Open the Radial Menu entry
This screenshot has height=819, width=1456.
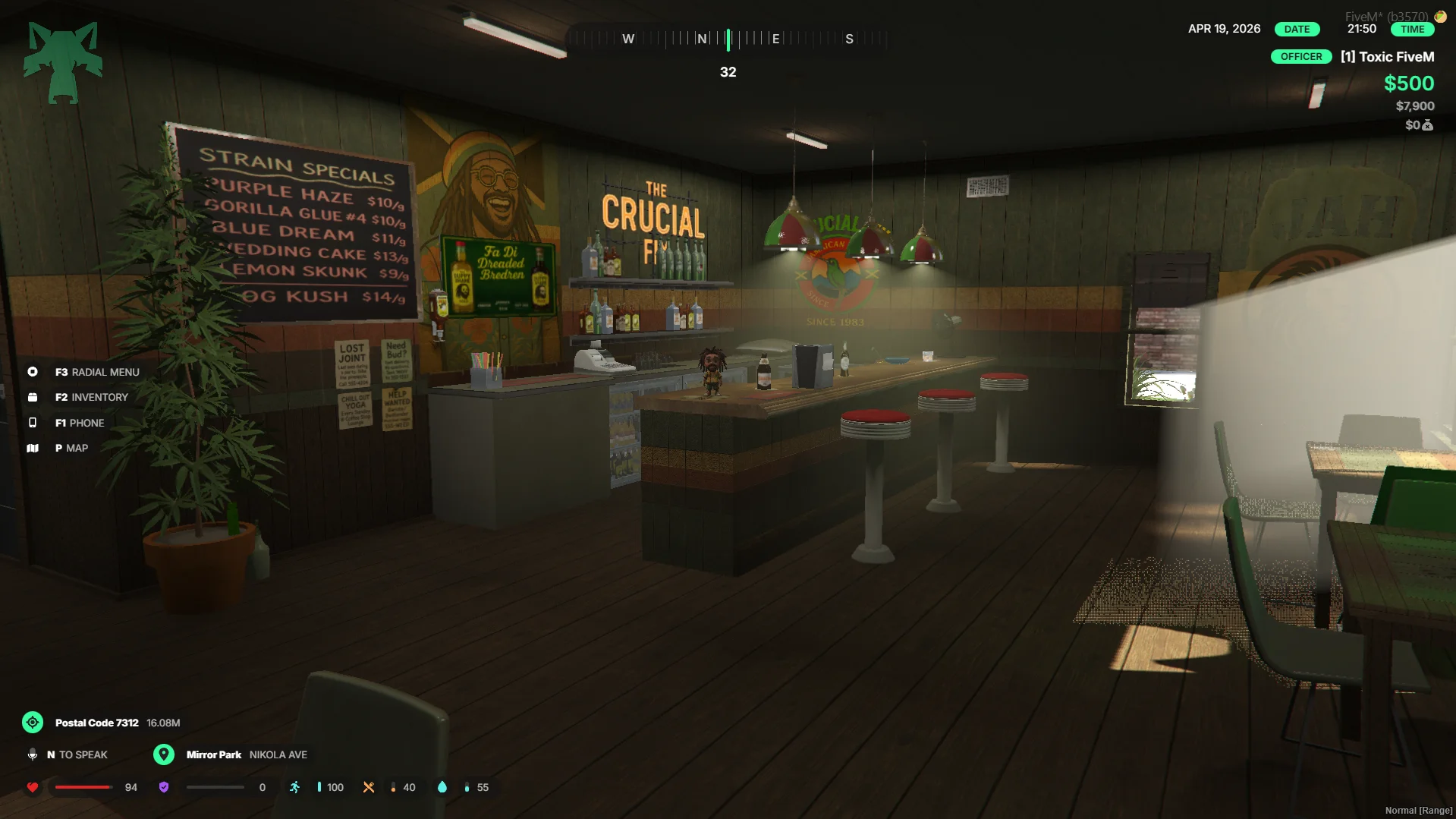[97, 372]
